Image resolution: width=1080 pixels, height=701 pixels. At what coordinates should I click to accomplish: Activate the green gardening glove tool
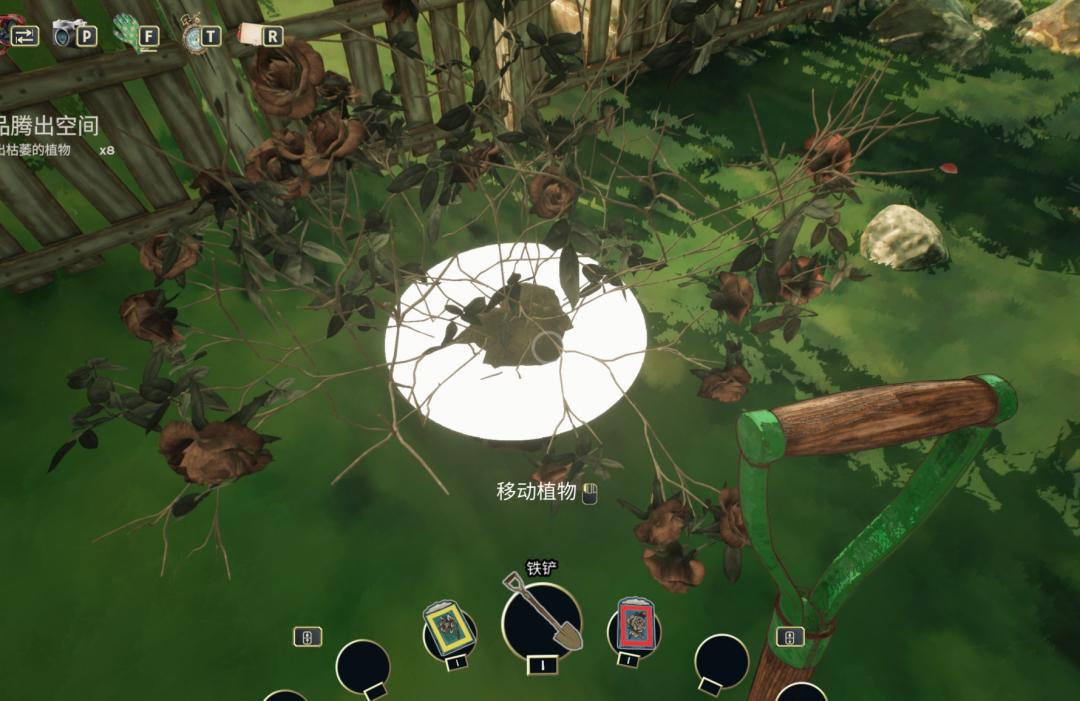(x=128, y=32)
